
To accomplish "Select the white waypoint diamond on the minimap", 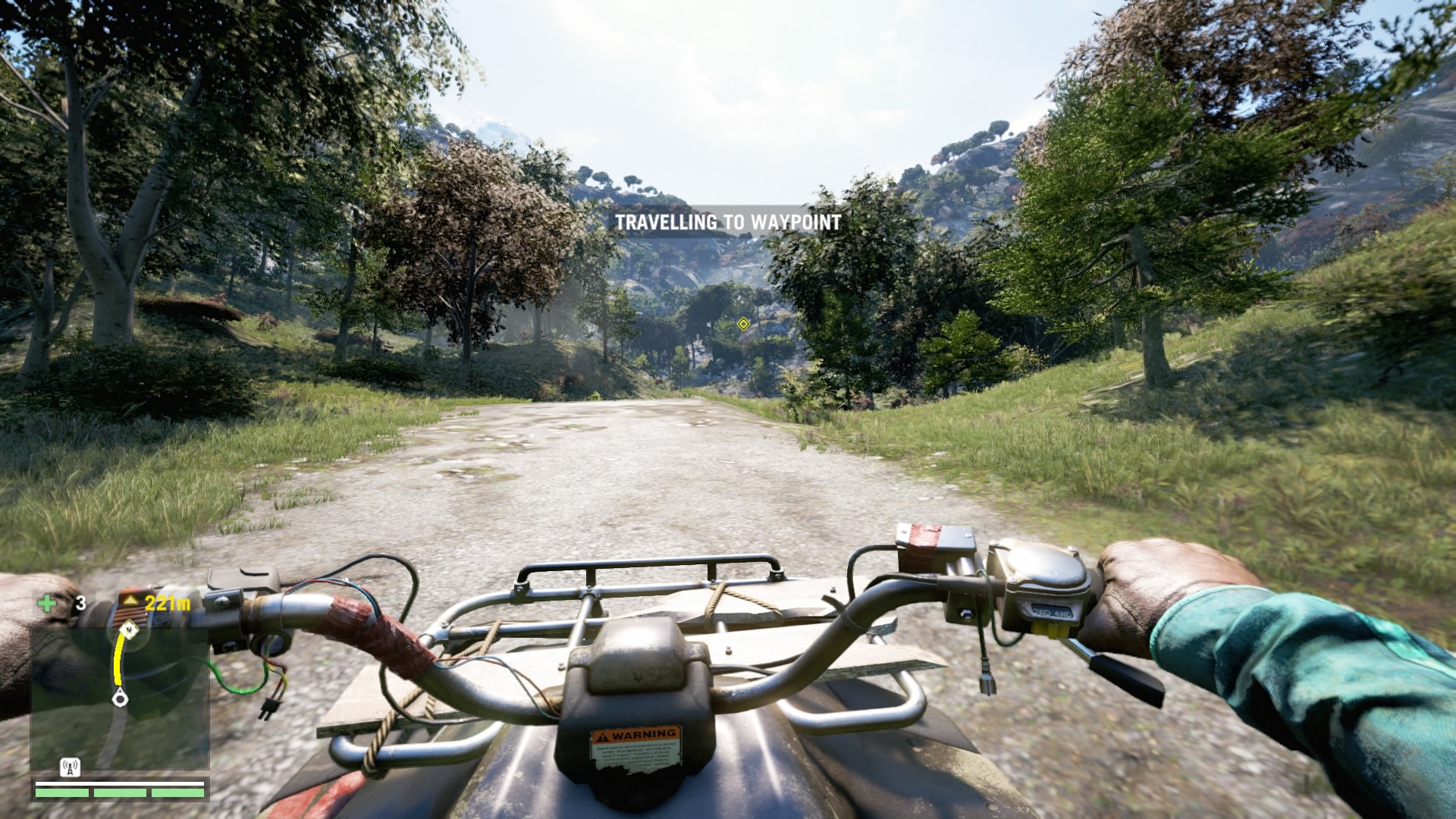I will [130, 629].
